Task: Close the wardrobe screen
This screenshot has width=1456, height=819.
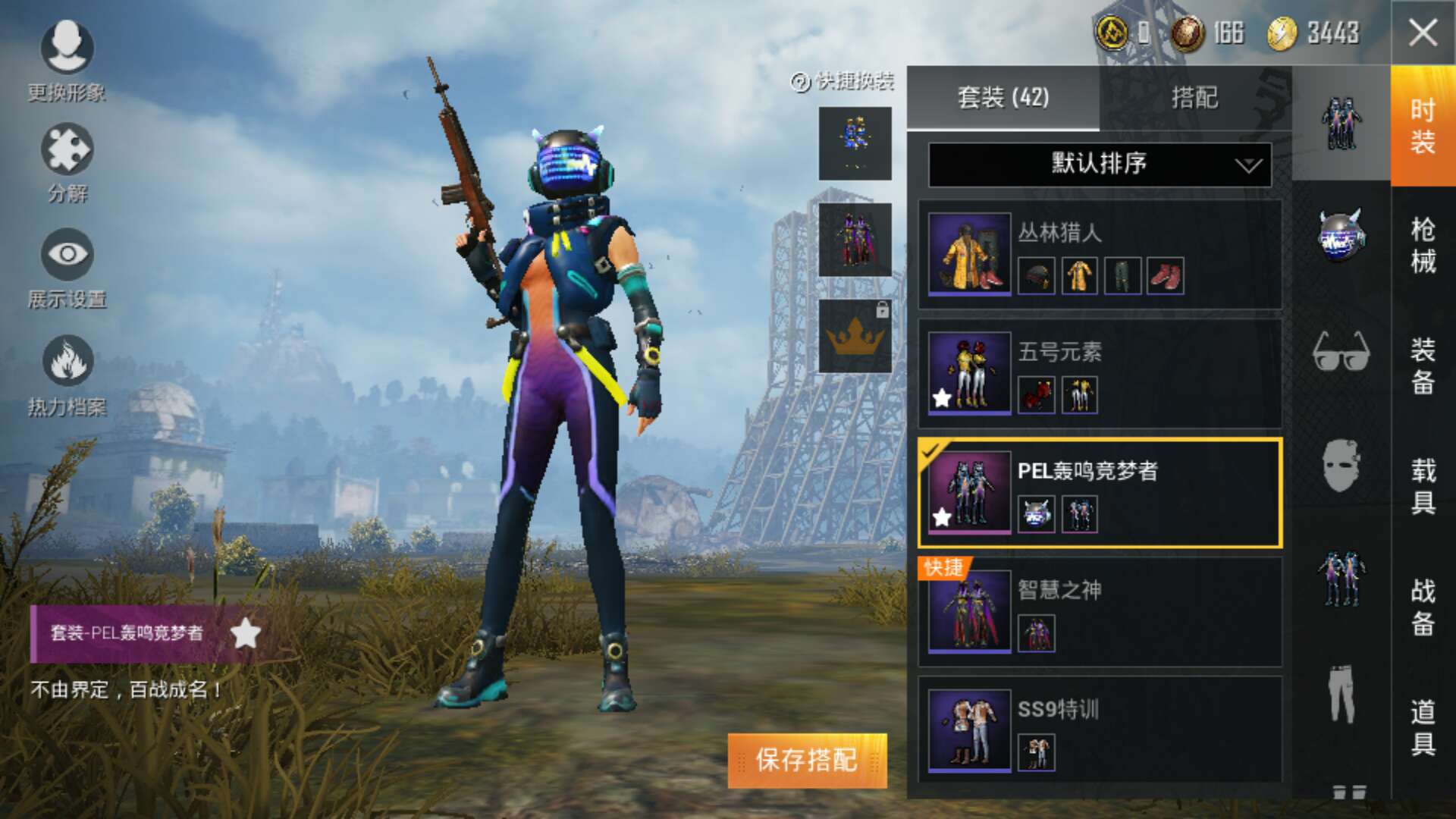Action: 1423,33
